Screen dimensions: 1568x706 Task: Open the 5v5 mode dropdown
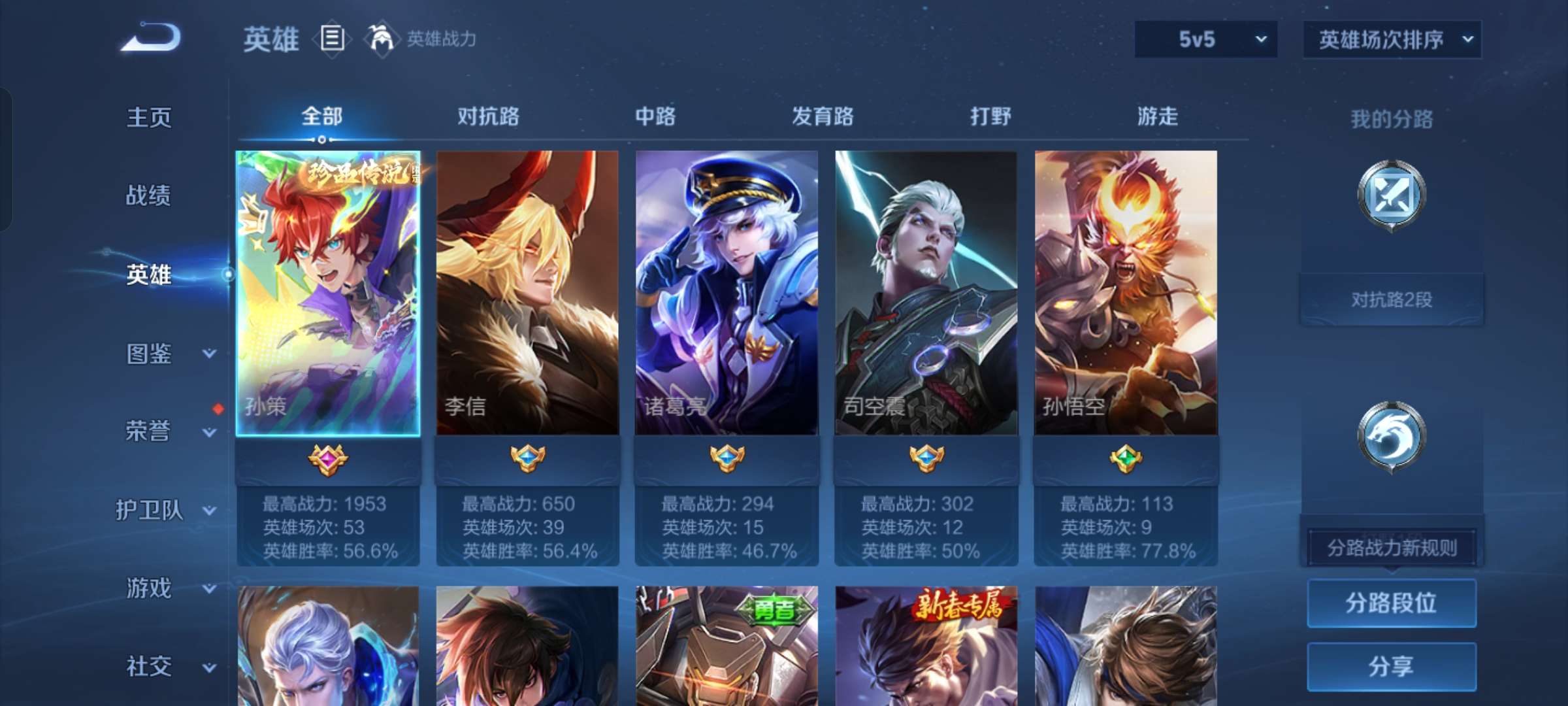[x=1205, y=39]
